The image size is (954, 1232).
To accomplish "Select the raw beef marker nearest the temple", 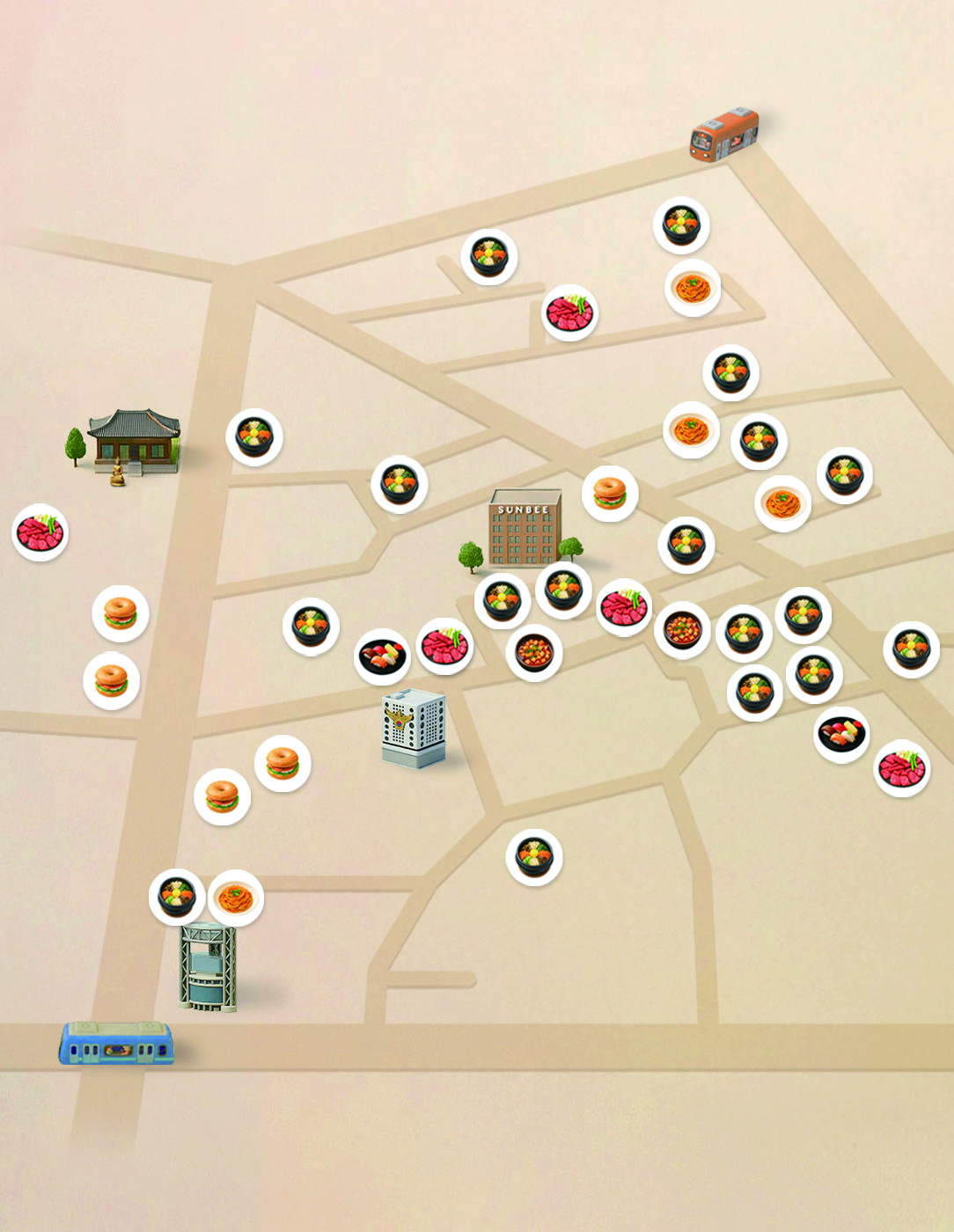I will [x=40, y=532].
